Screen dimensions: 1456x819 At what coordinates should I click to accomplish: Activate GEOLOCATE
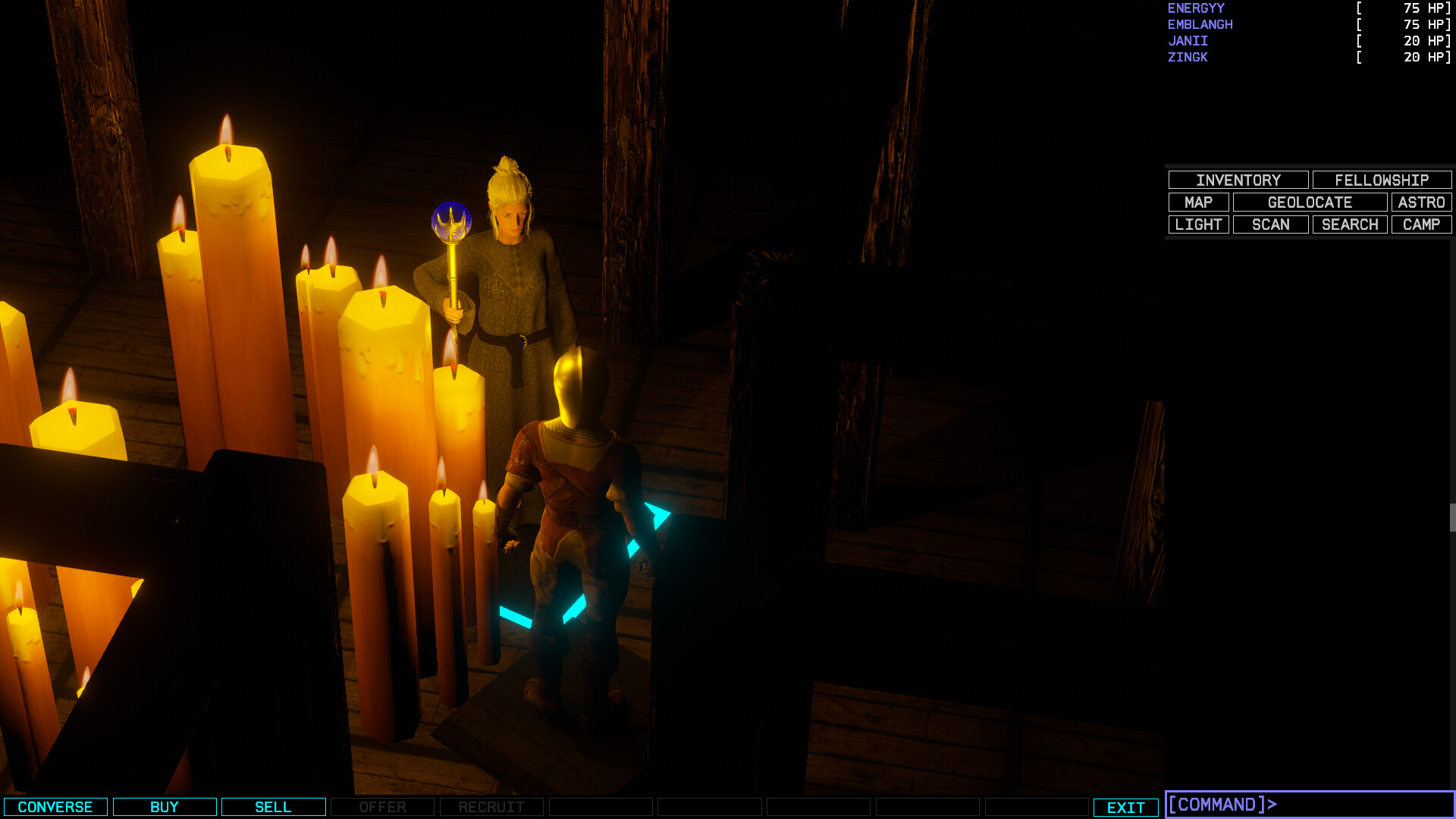point(1310,202)
